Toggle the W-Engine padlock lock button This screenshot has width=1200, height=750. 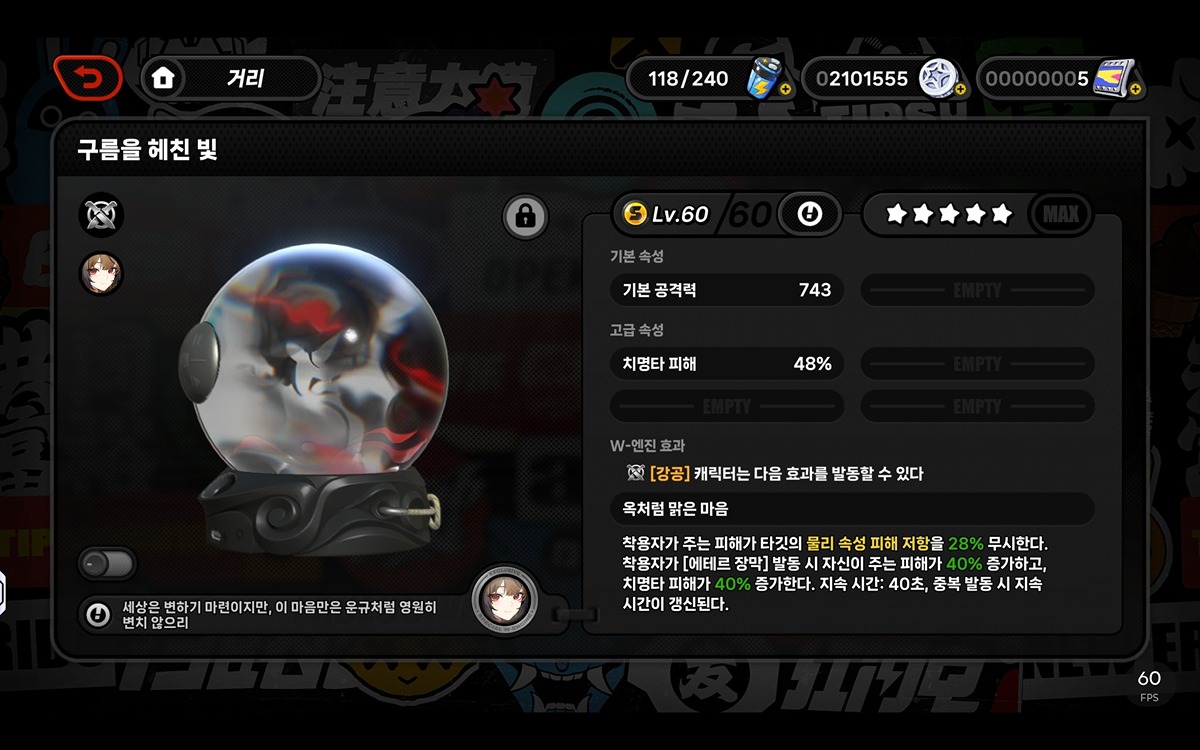[526, 215]
